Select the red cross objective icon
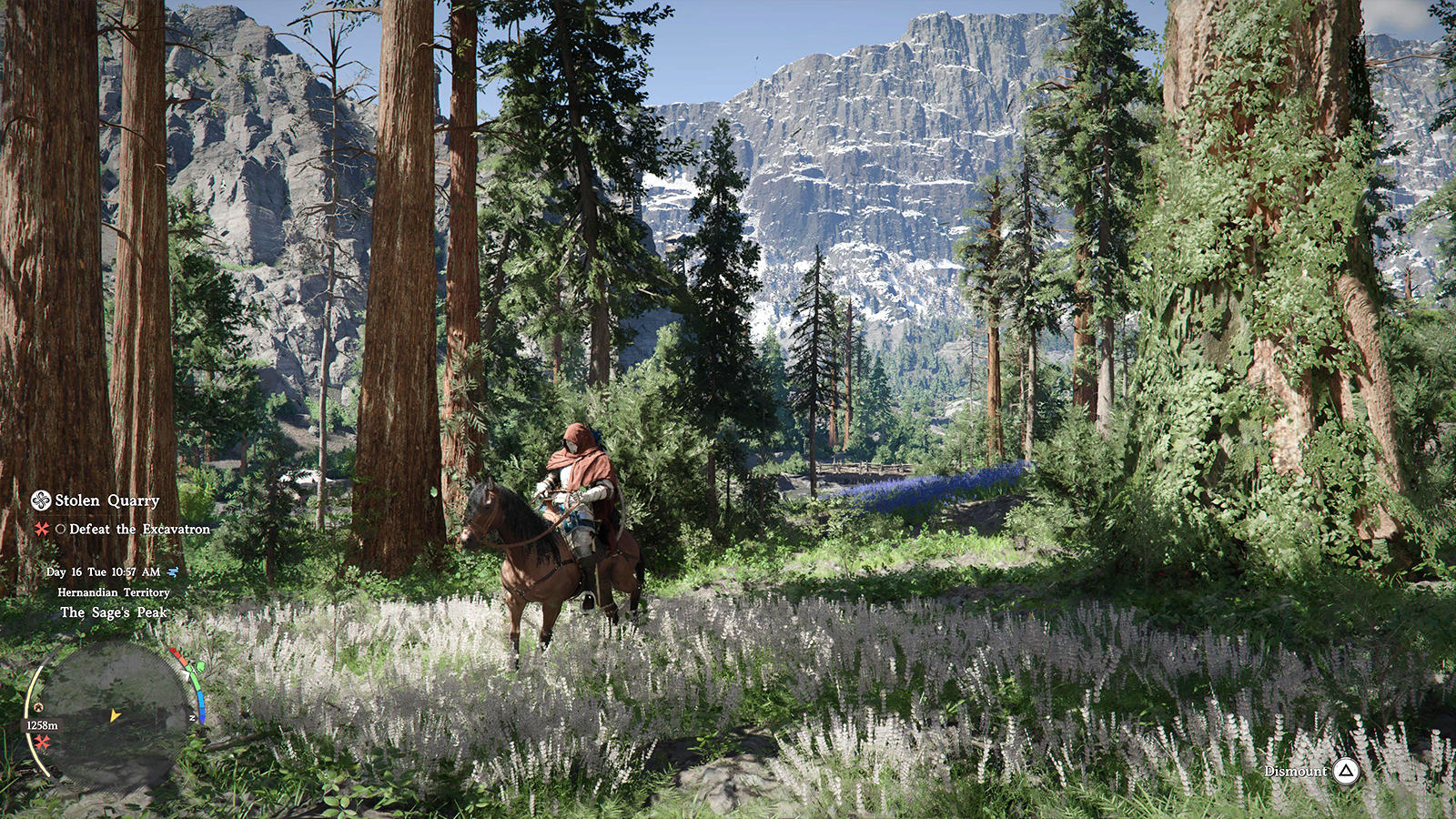Screen dimensions: 1456x819 click(40, 530)
